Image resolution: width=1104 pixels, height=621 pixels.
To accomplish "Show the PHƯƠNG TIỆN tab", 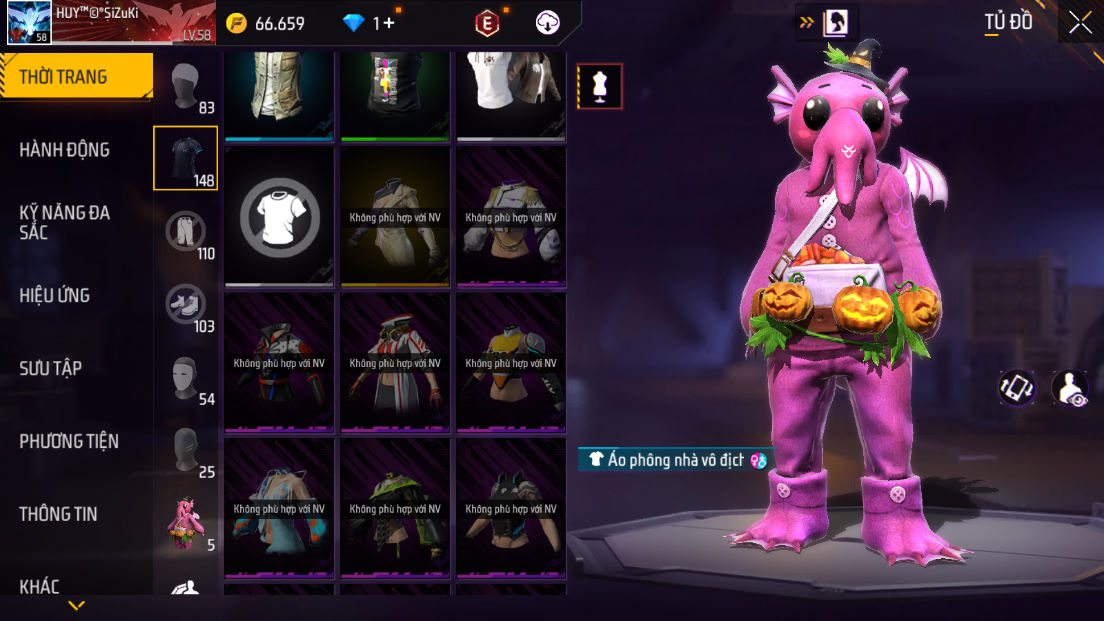I will click(69, 441).
